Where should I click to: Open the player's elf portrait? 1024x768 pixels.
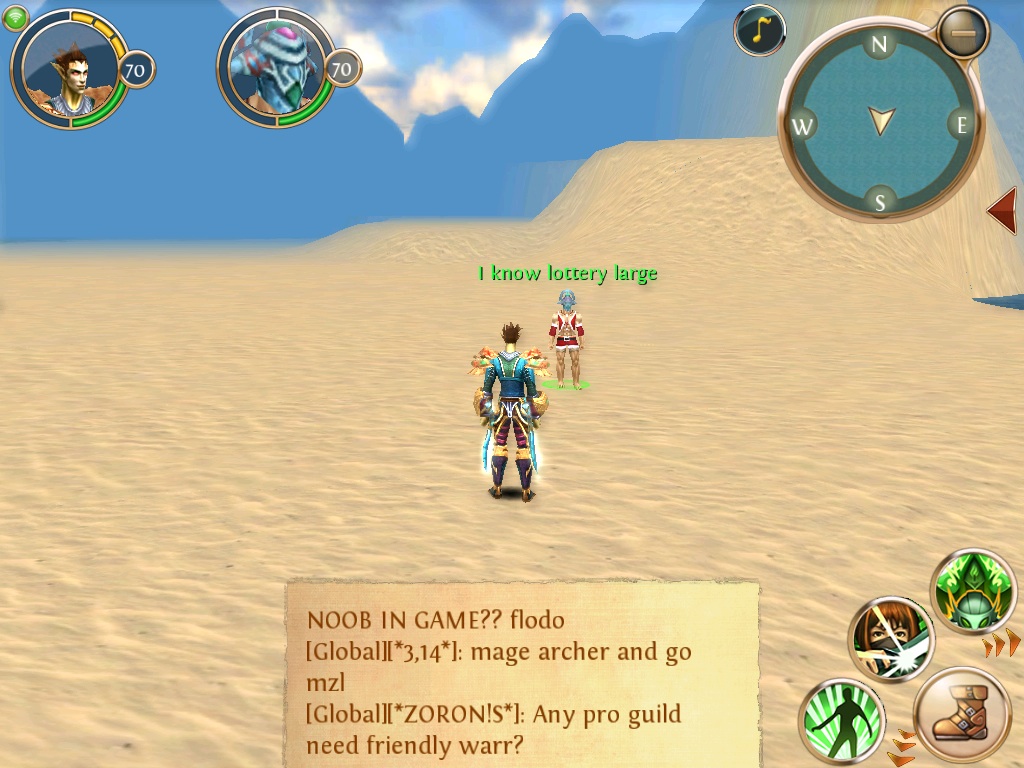point(70,70)
